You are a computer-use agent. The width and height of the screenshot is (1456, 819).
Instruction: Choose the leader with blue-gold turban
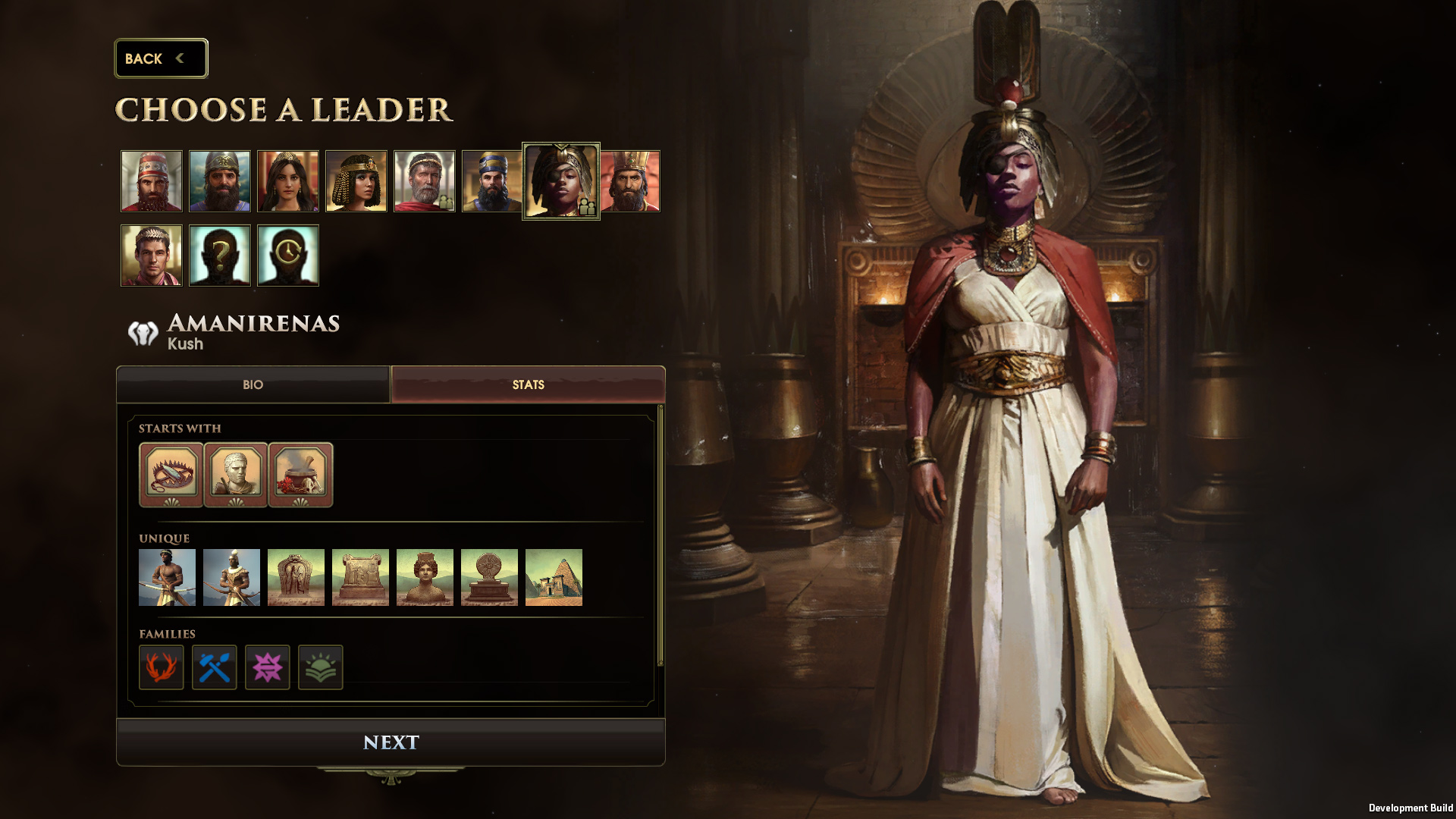pyautogui.click(x=492, y=181)
